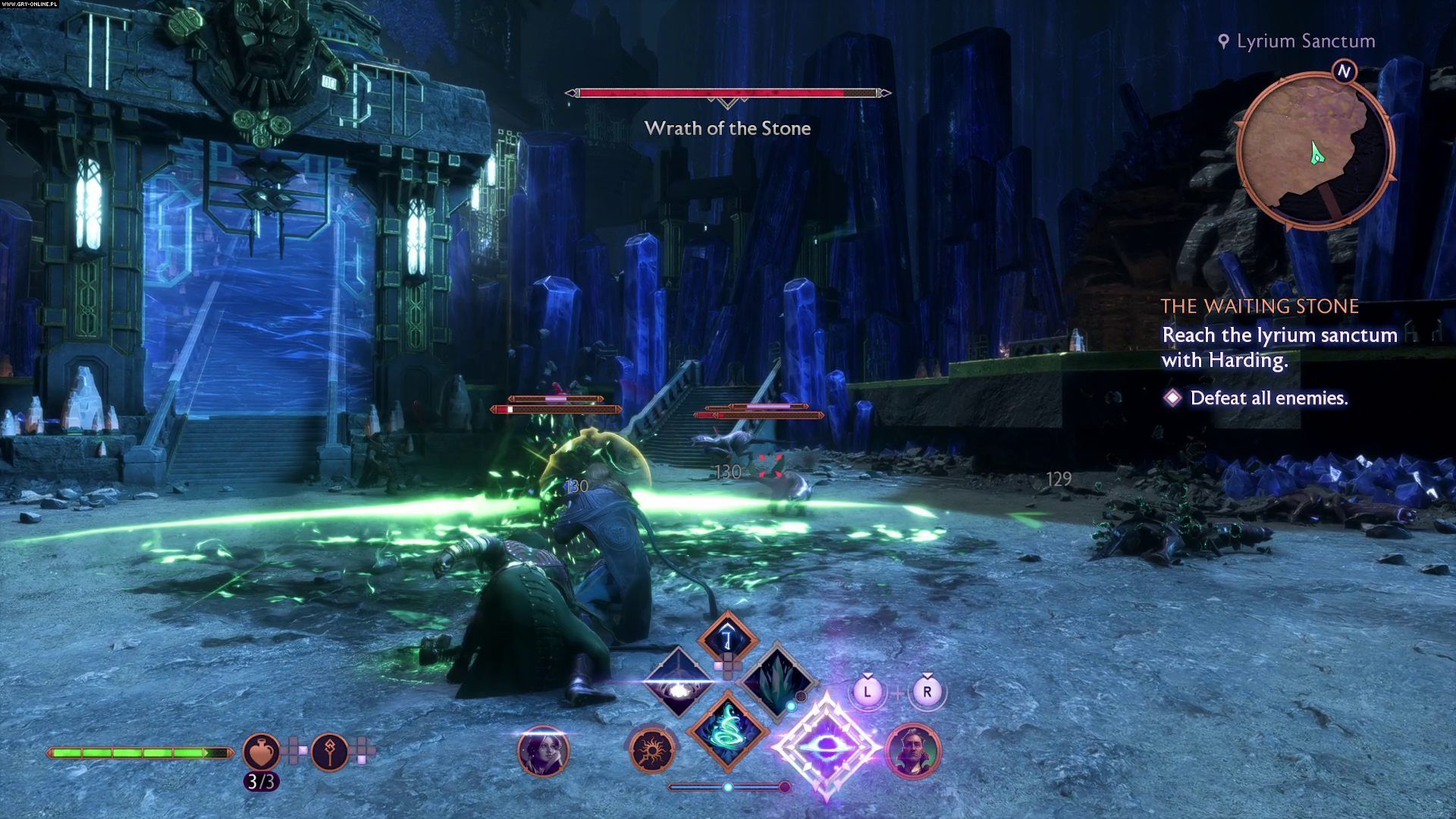Activate the green whirlwind ability
Screen dimensions: 1456x819
pyautogui.click(x=728, y=730)
